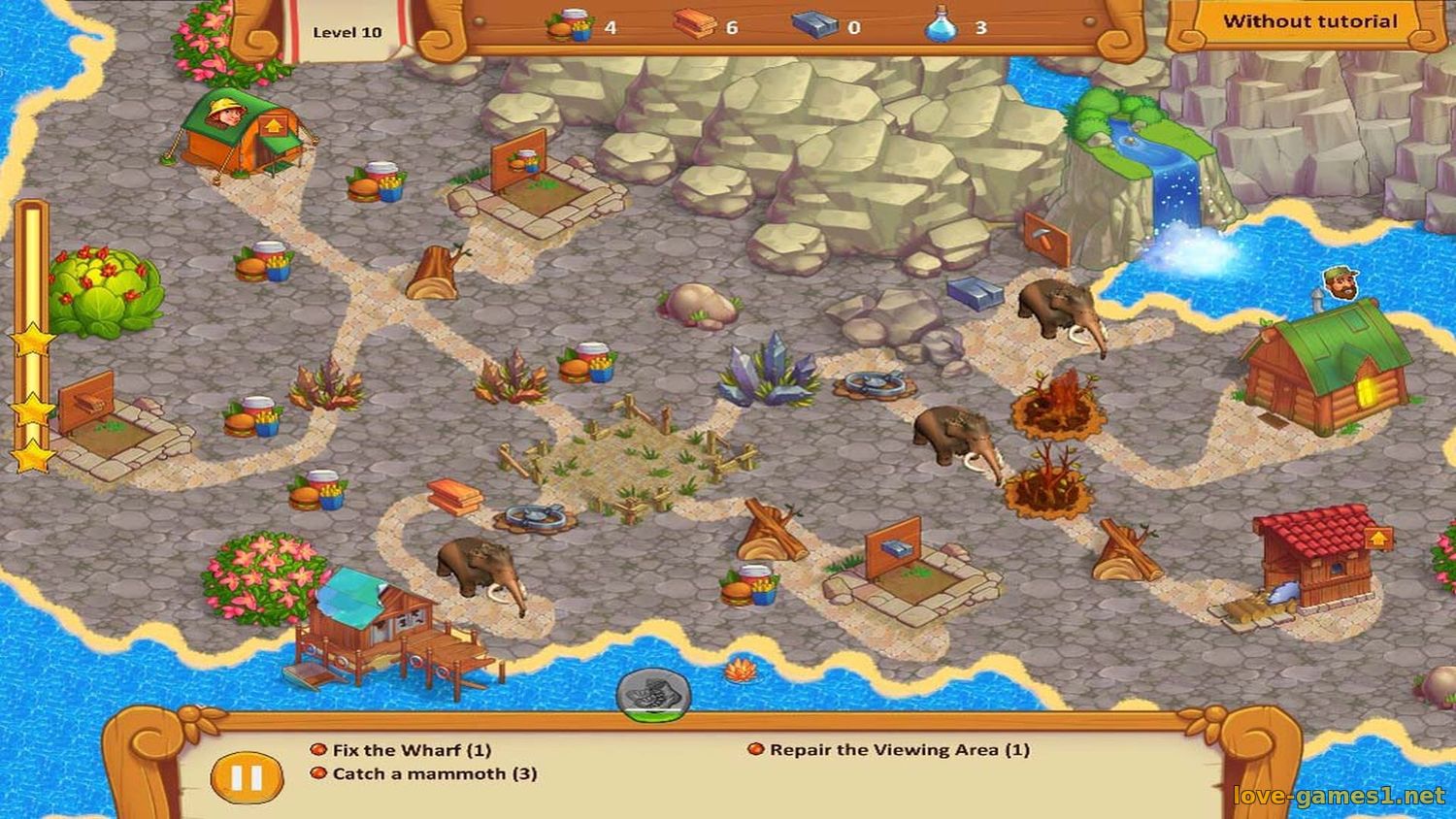Select the Repair the Viewing Area objective
This screenshot has width=1456, height=819.
(x=899, y=750)
